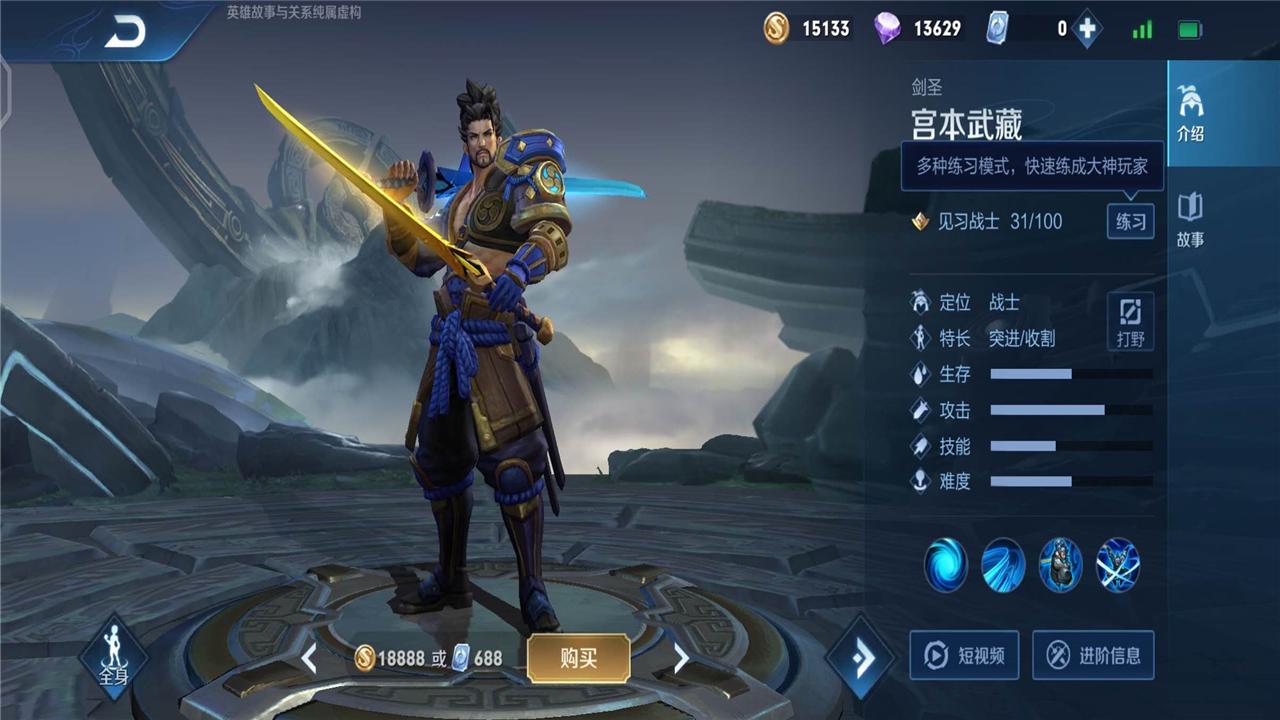Image resolution: width=1280 pixels, height=720 pixels.
Task: Open 进阶信息 advanced info
Action: tap(1093, 656)
